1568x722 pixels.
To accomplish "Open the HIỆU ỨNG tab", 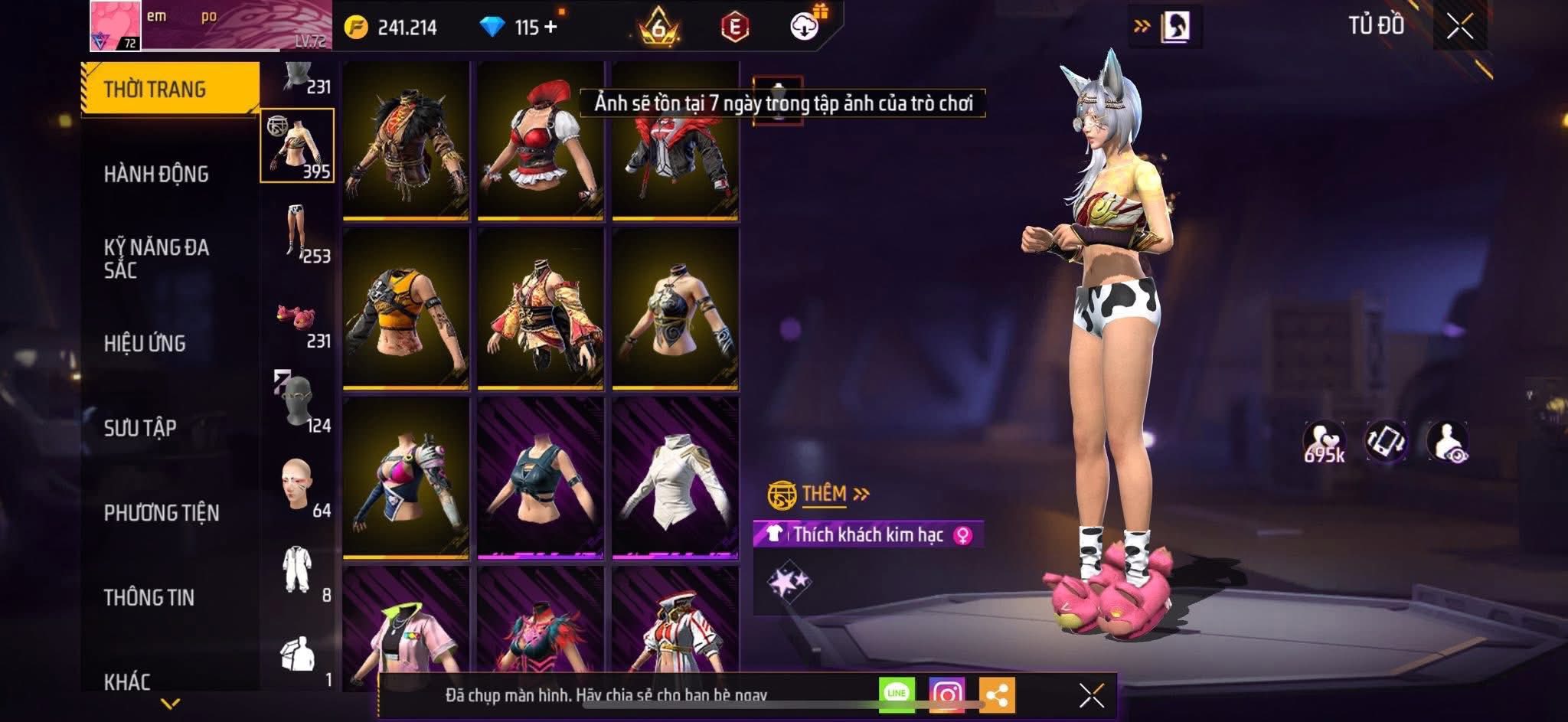I will click(145, 344).
